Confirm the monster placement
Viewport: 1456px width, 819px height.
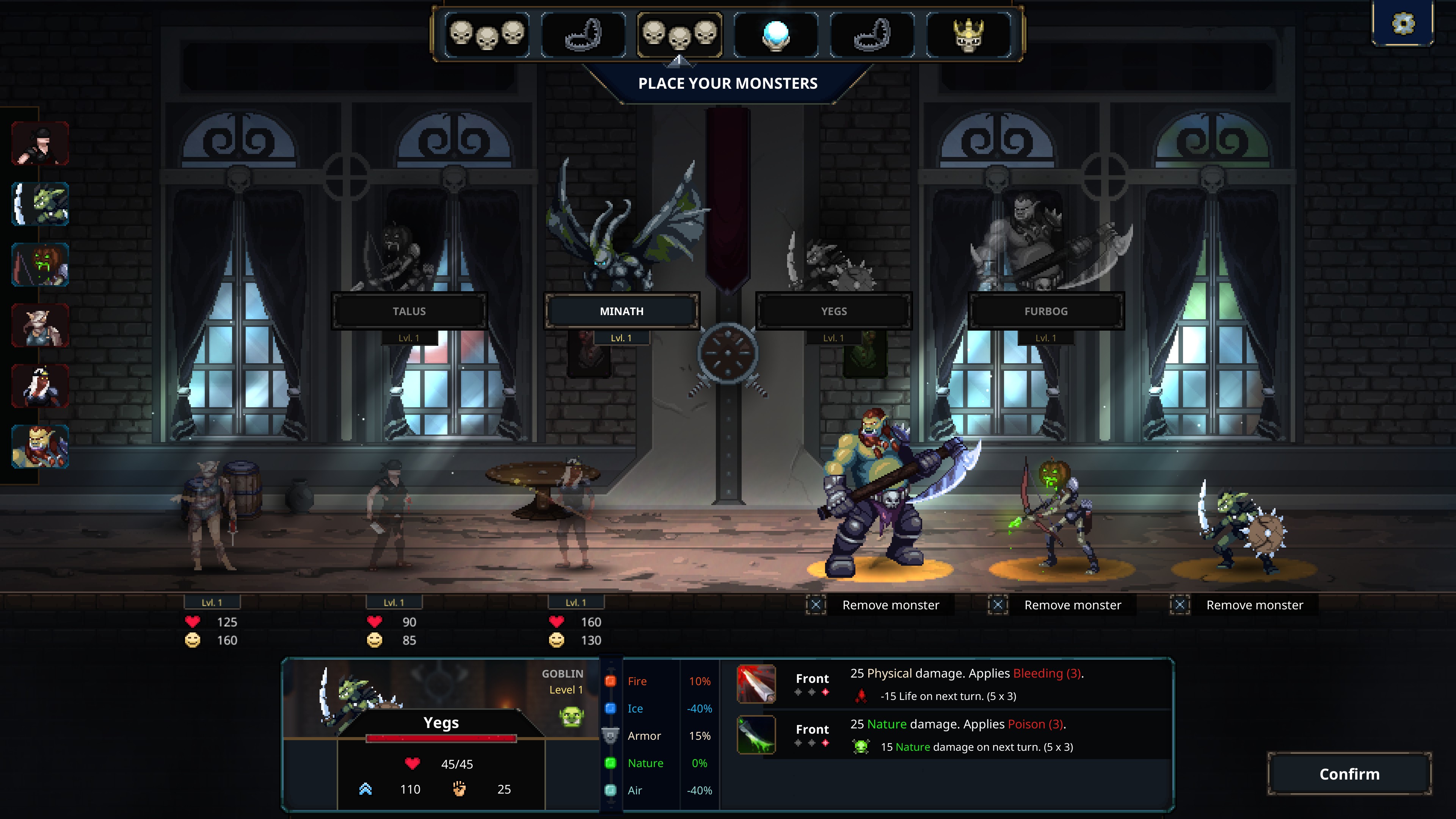coord(1349,774)
